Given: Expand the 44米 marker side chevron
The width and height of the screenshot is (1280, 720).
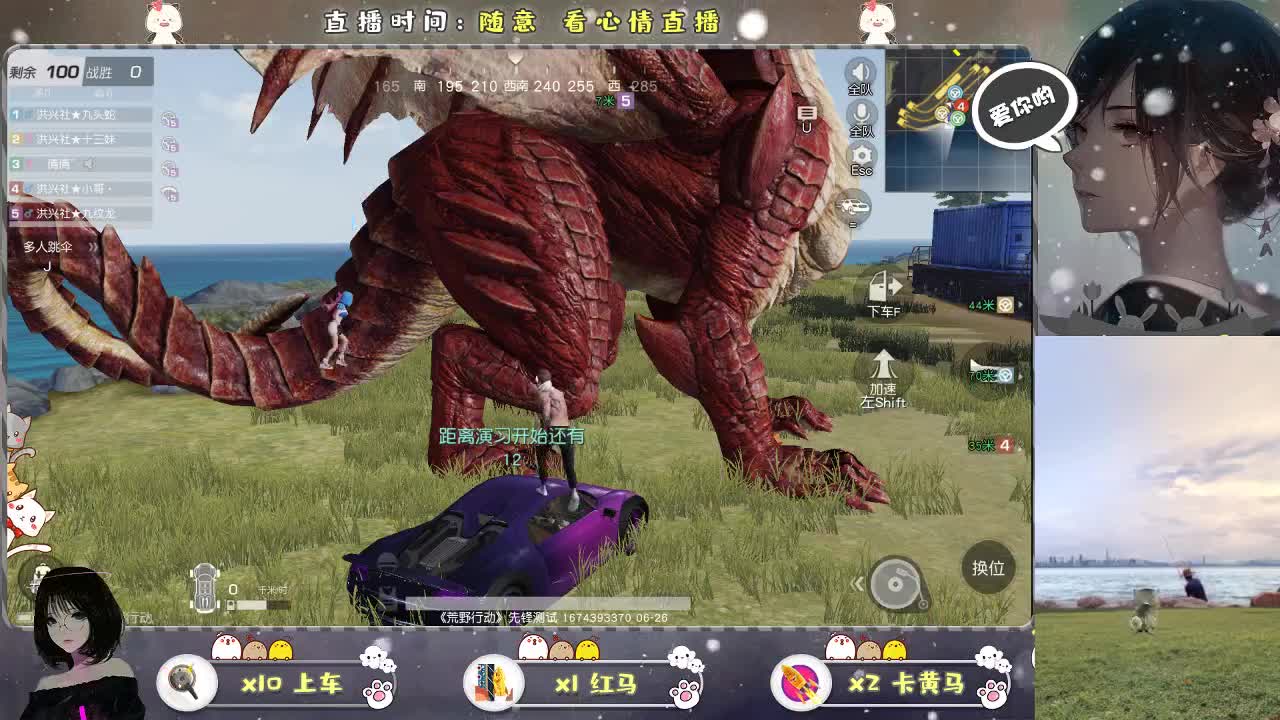Looking at the screenshot, I should point(1020,305).
